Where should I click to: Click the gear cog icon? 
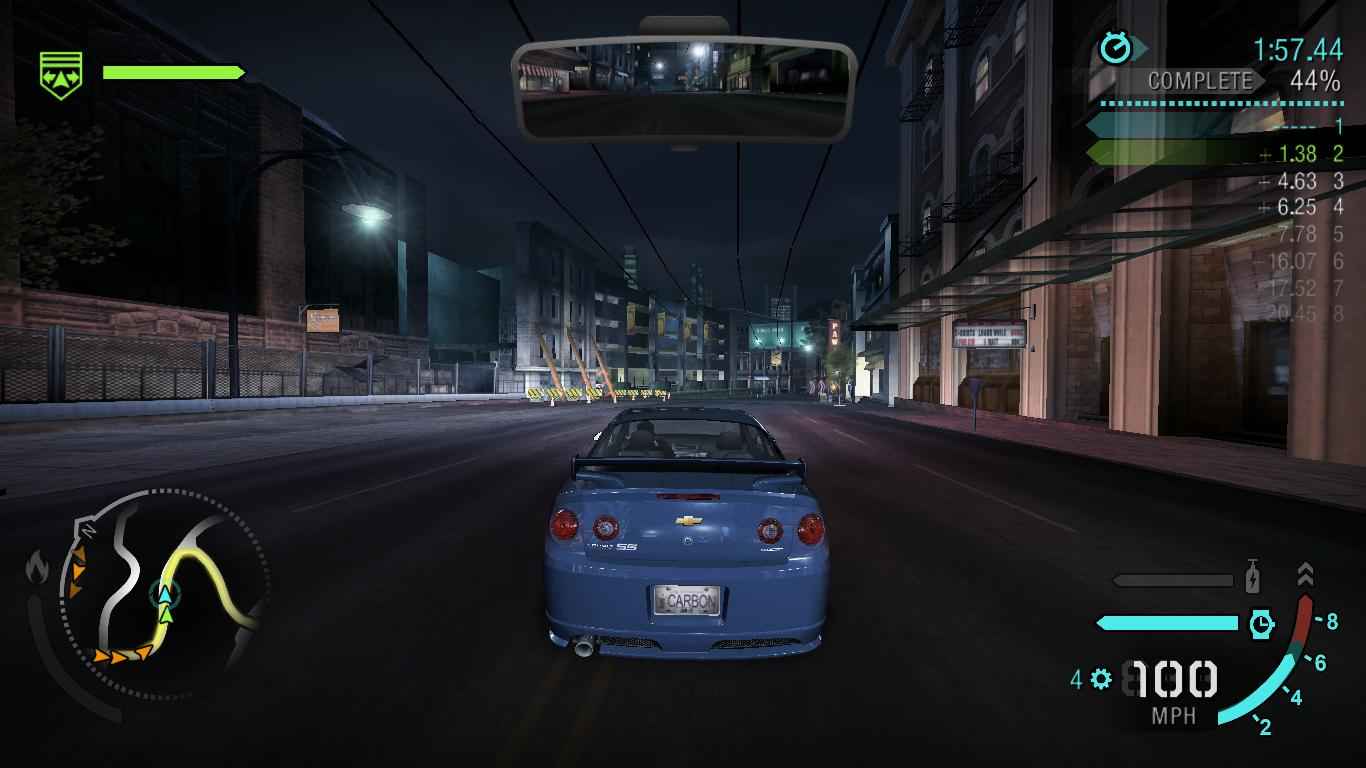click(1101, 680)
